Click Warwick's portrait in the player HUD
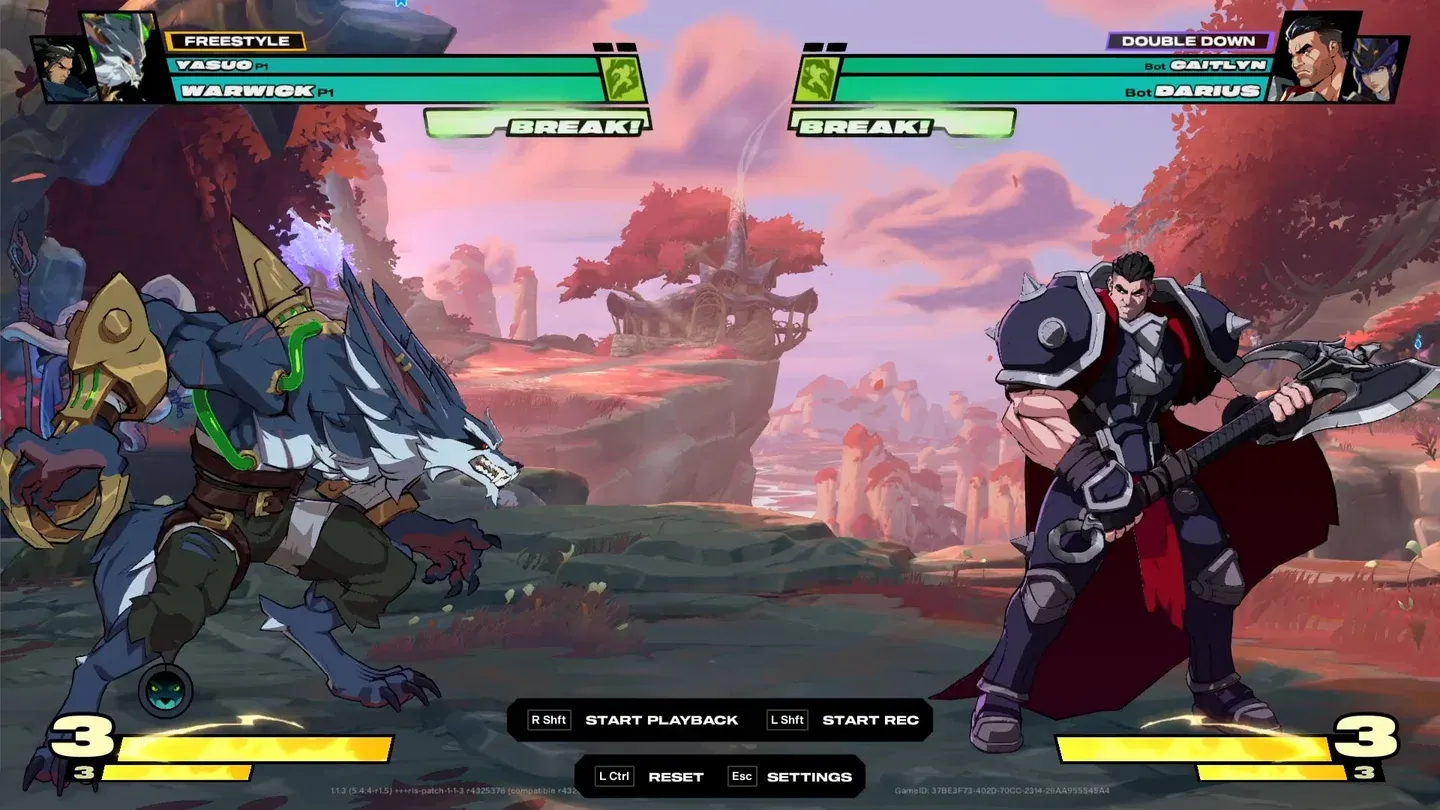This screenshot has width=1440, height=810. point(123,56)
